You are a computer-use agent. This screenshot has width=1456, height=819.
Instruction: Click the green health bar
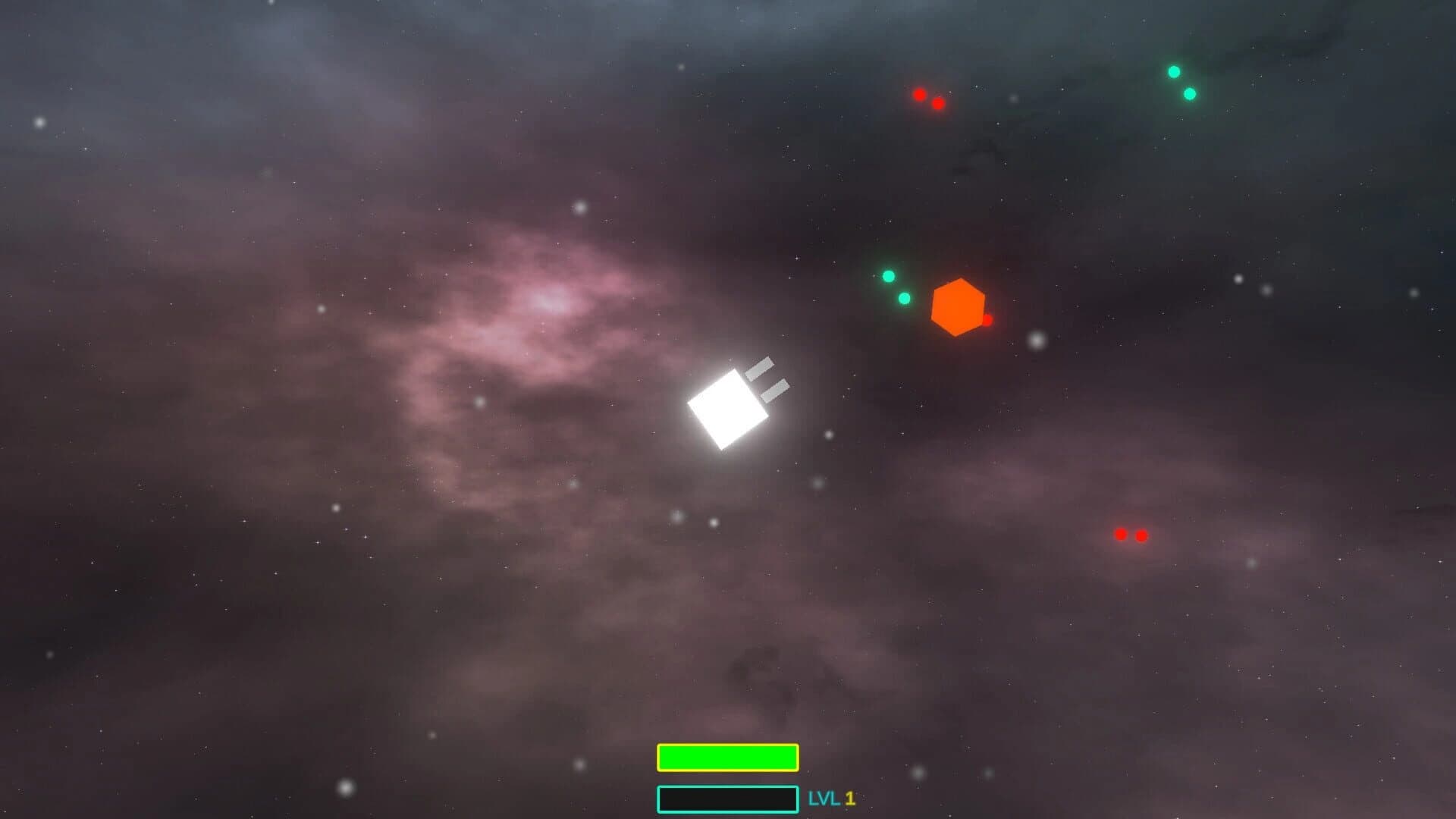[x=727, y=756]
